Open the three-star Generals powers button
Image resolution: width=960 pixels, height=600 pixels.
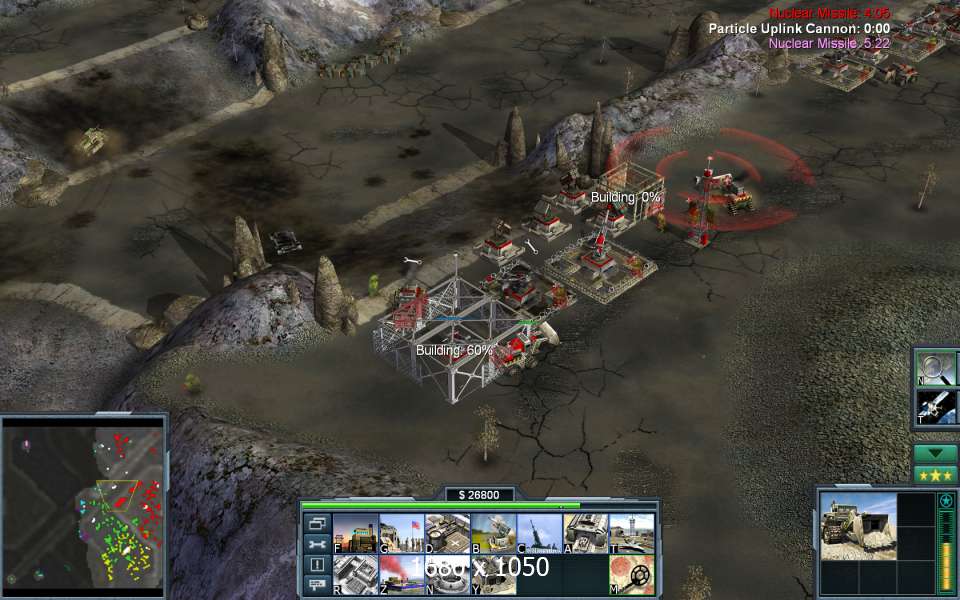tap(935, 475)
